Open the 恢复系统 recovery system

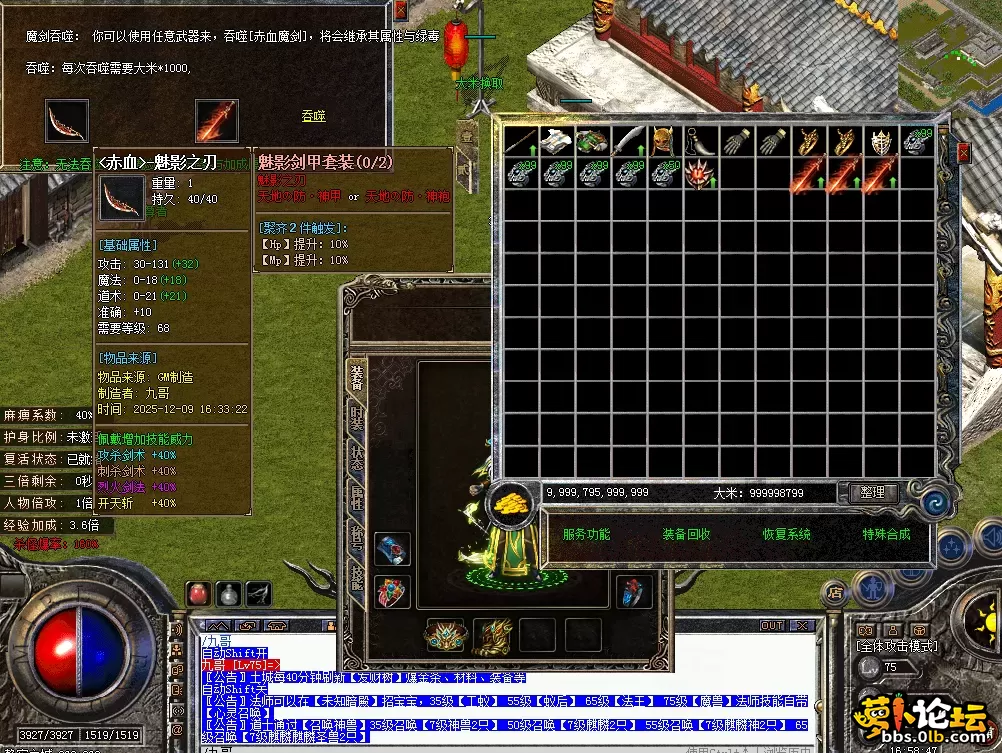coord(786,535)
